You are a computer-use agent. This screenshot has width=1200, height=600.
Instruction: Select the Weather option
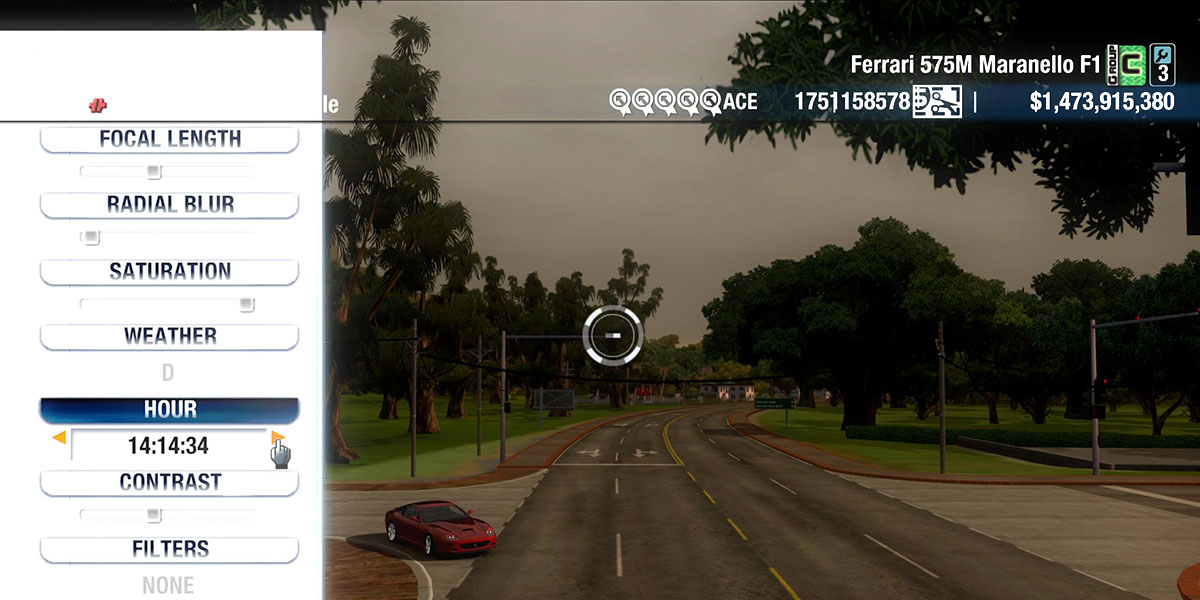point(169,336)
